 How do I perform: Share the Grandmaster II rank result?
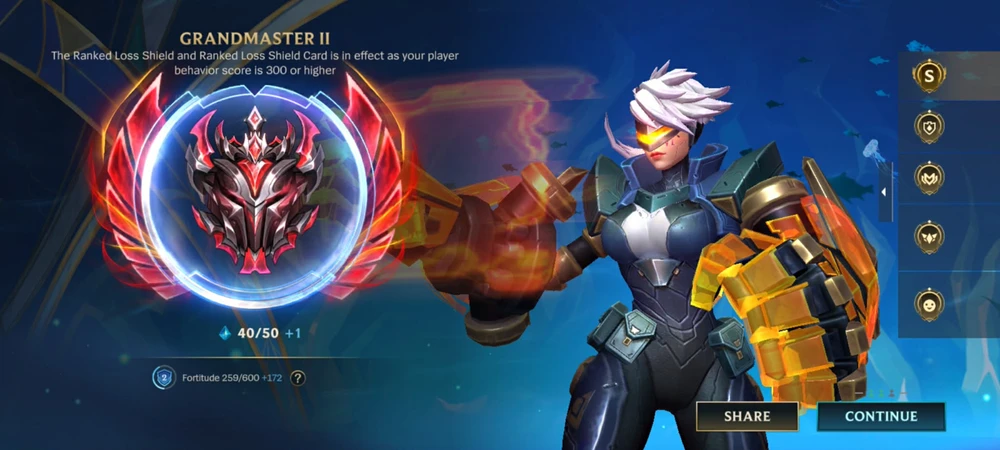747,416
